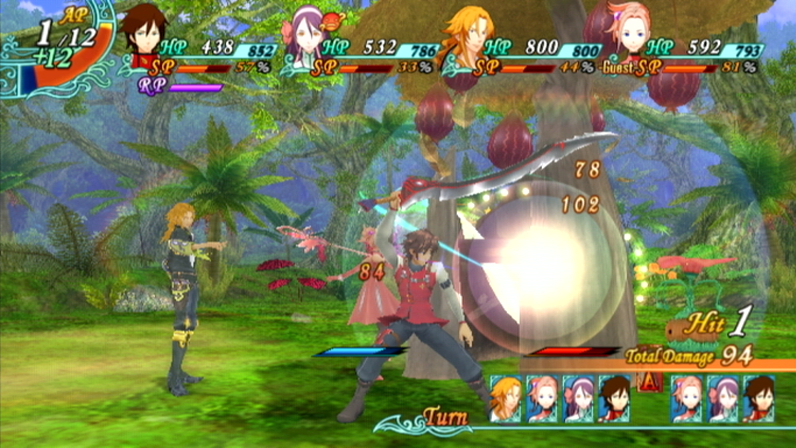The image size is (796, 448).
Task: Click the orange-haired man in the turn order
Action: [x=506, y=397]
